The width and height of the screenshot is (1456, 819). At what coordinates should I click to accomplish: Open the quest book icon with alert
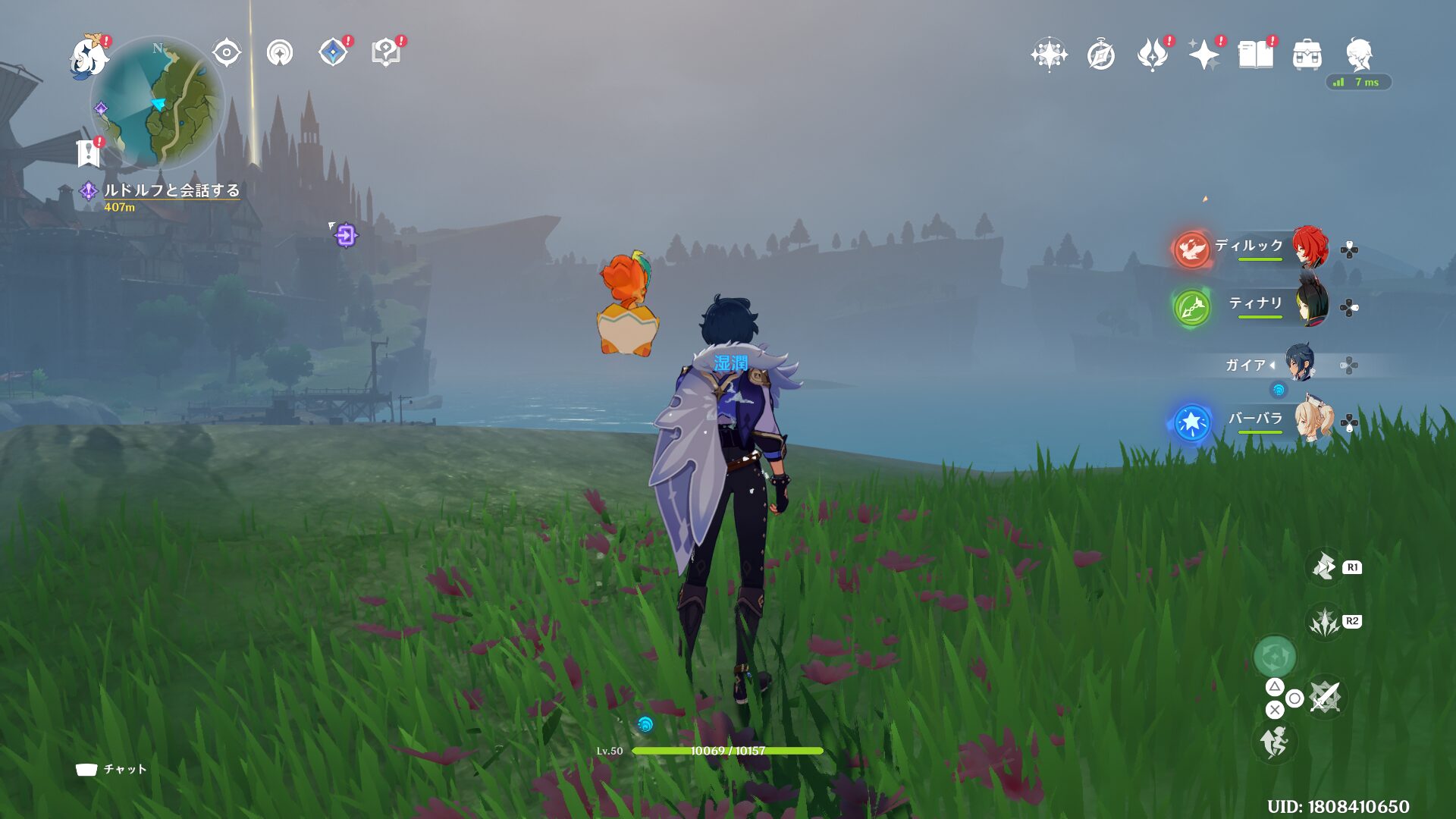[x=386, y=53]
